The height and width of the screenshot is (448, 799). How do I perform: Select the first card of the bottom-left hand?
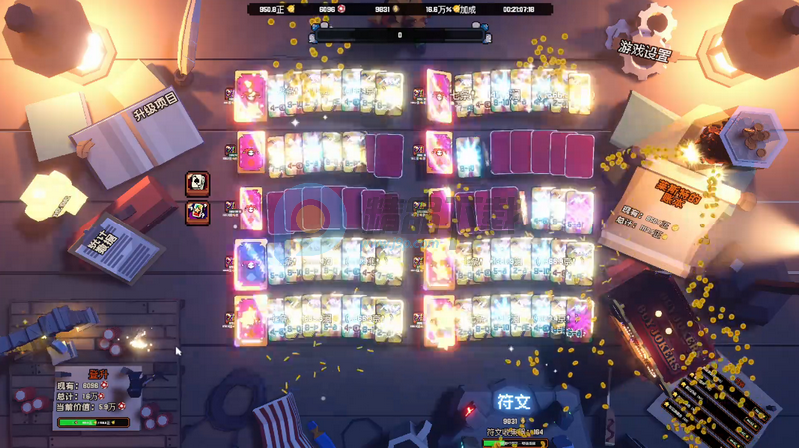(250, 320)
